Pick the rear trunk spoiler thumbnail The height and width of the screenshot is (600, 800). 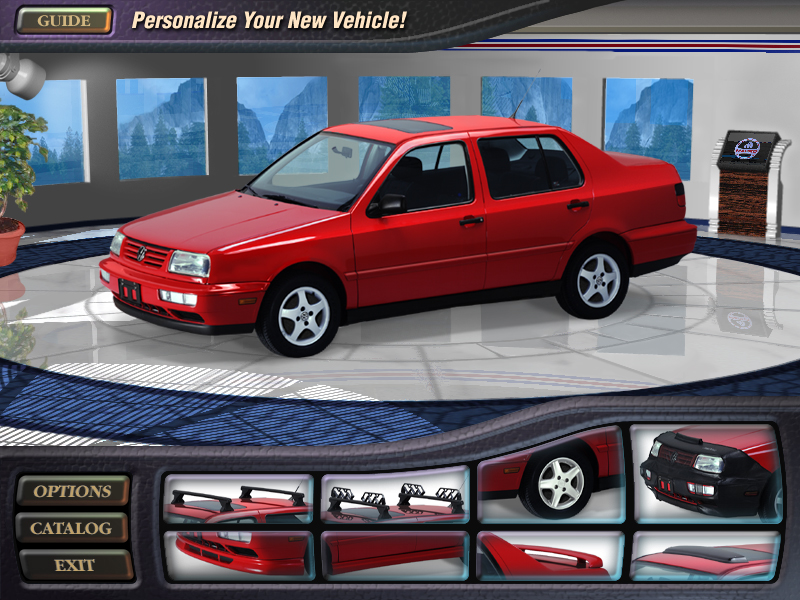(551, 554)
